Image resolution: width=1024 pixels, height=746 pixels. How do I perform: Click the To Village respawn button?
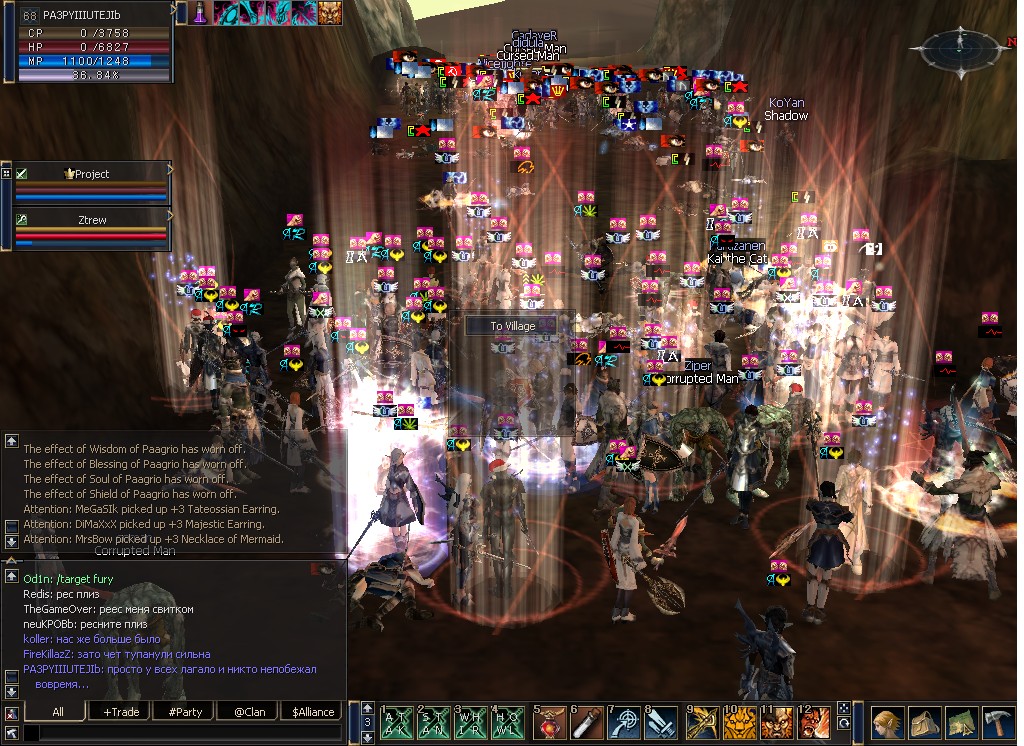pyautogui.click(x=513, y=326)
